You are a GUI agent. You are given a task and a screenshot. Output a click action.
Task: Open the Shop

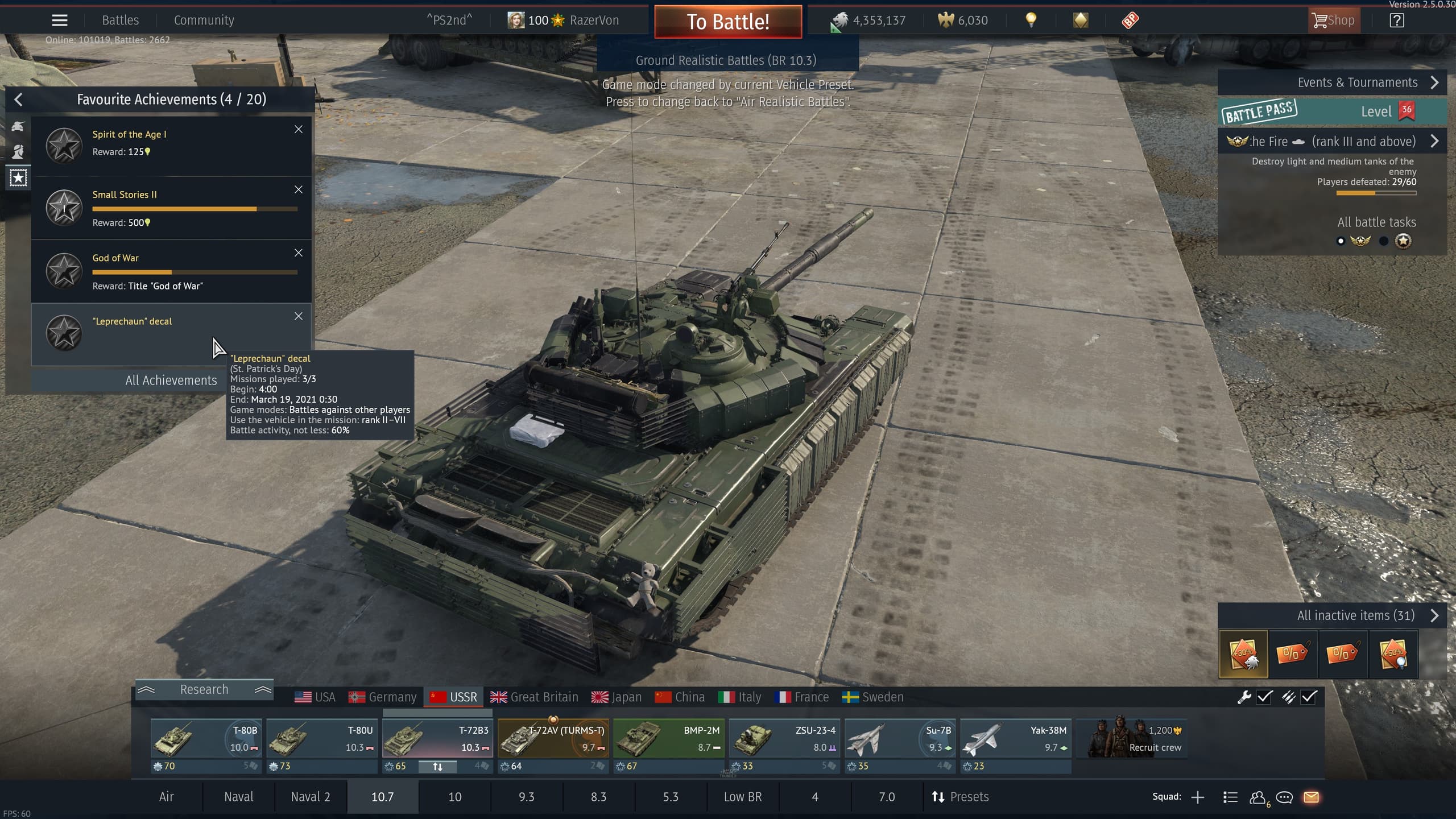point(1334,20)
